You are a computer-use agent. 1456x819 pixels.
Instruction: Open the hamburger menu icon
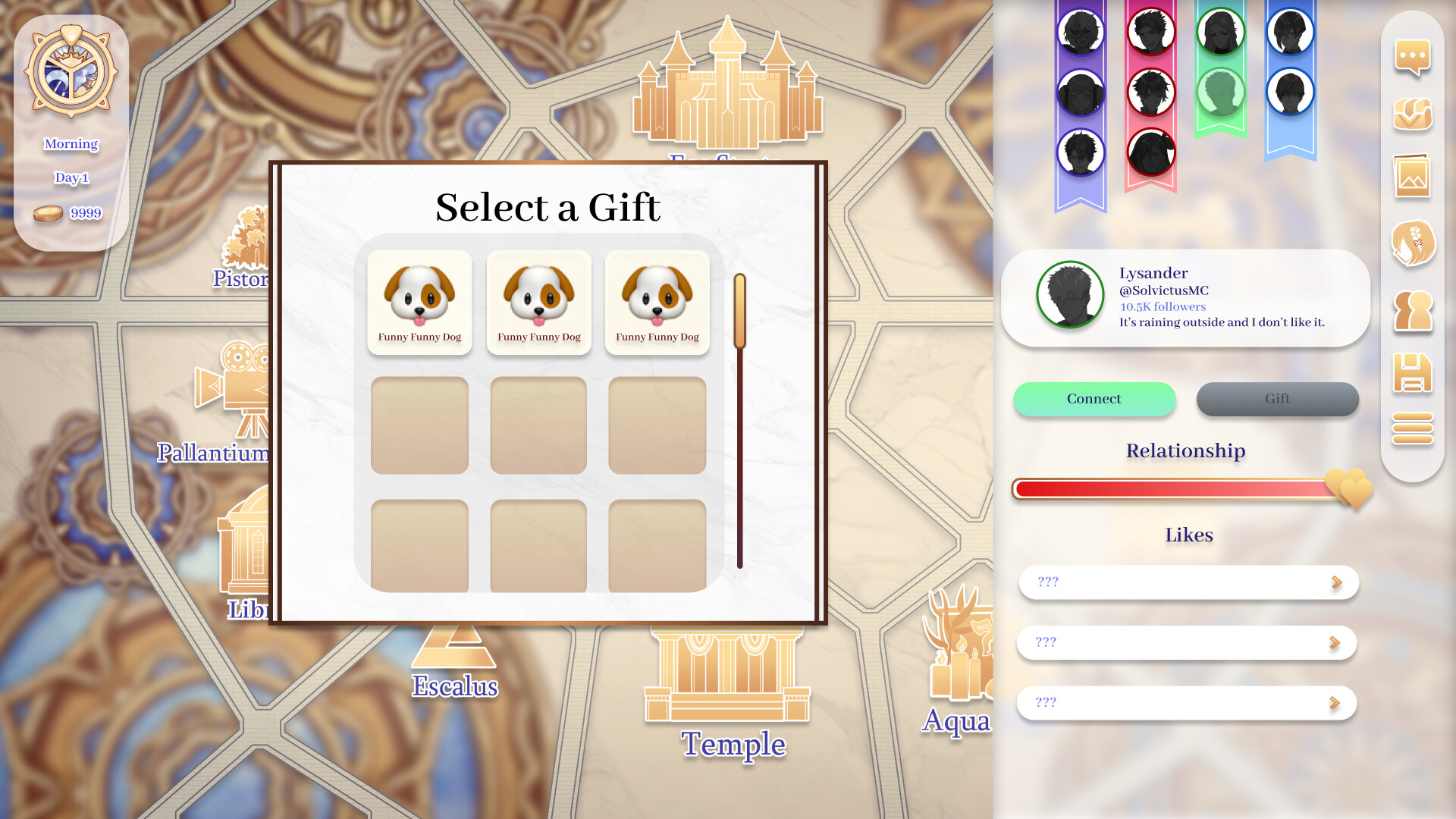(x=1412, y=428)
